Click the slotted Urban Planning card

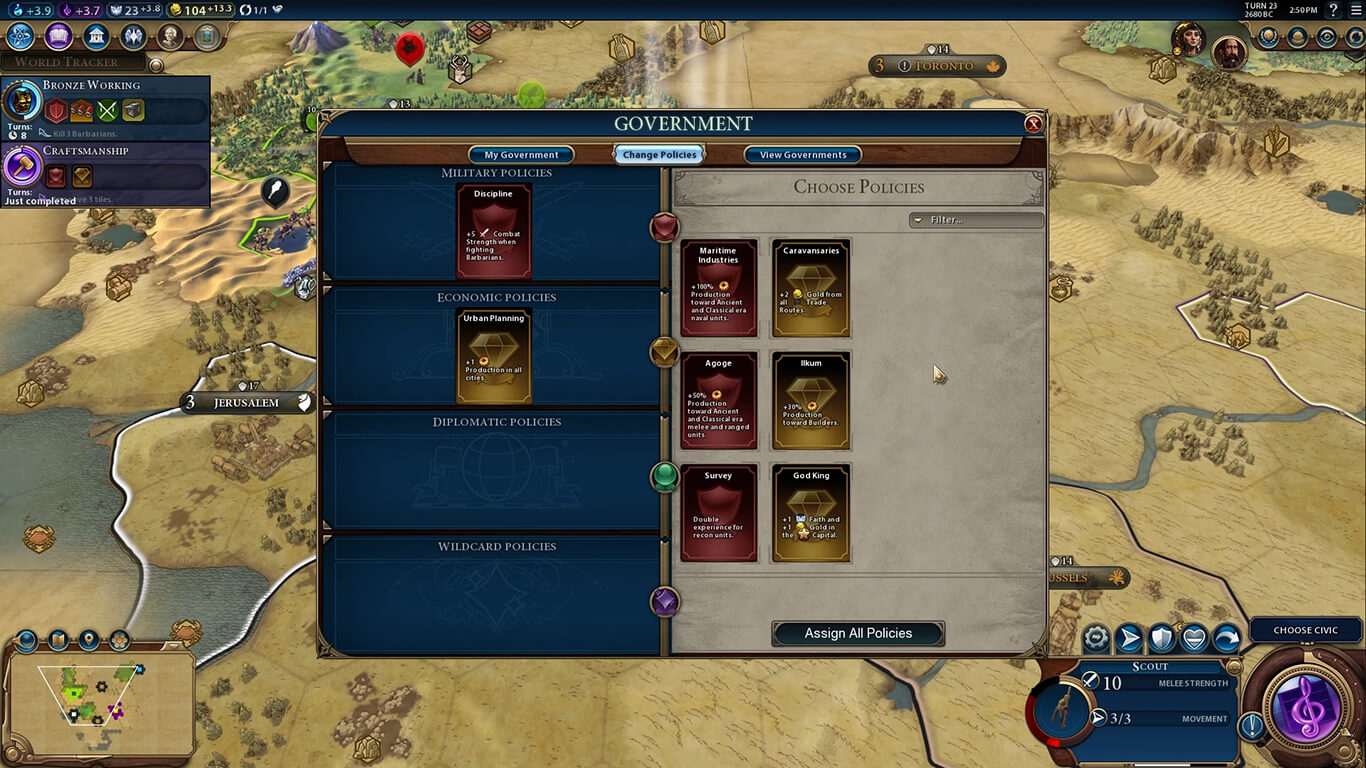tap(493, 356)
